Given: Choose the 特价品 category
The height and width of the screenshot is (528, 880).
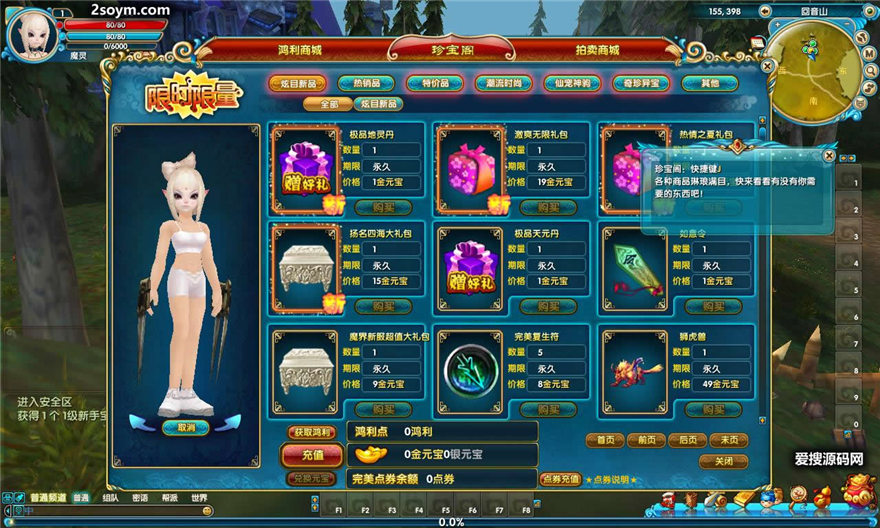Looking at the screenshot, I should (x=434, y=83).
